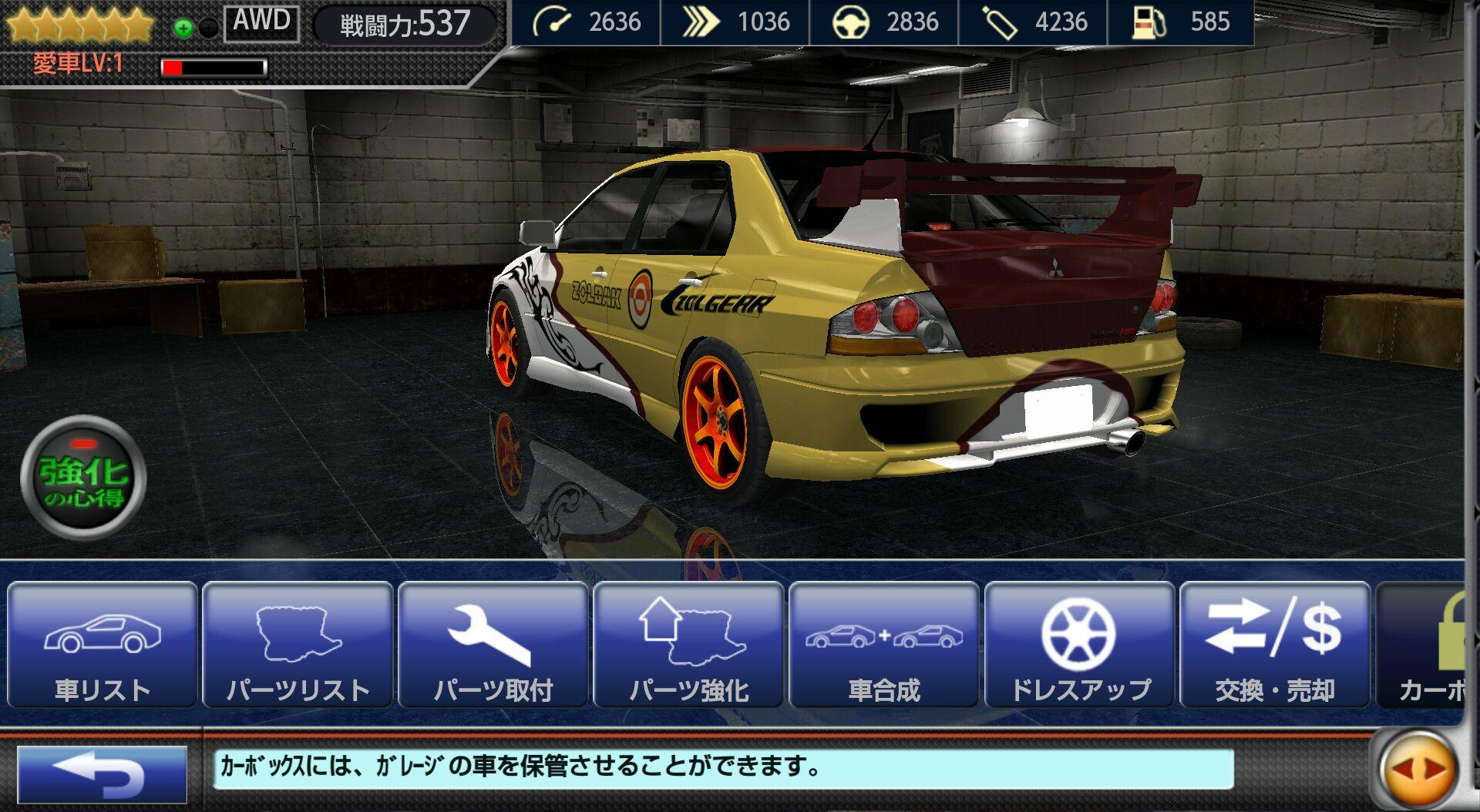
Task: Open the green 強化の心得 tips button
Action: (83, 478)
